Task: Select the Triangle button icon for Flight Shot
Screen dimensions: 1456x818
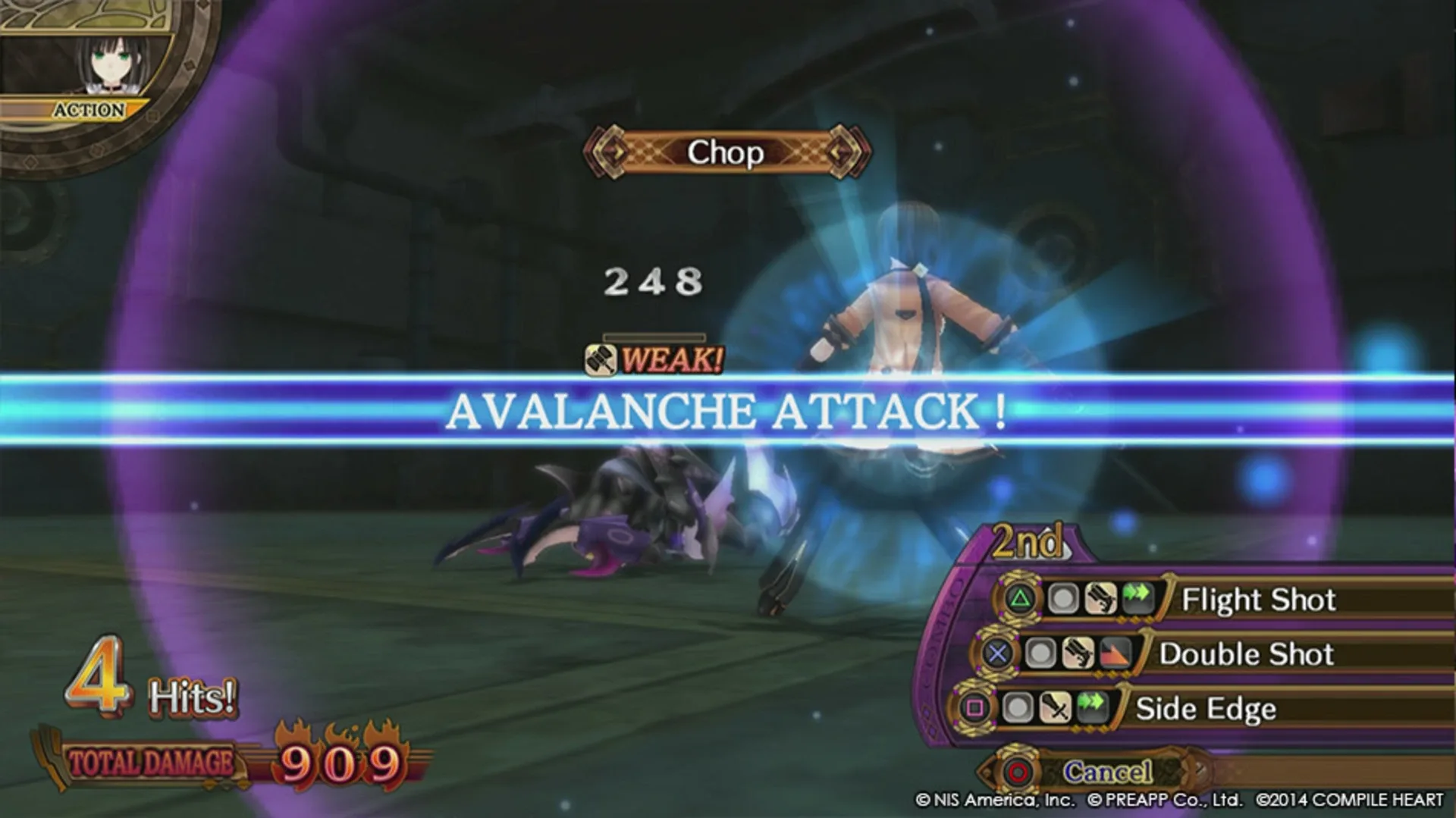Action: tap(1021, 598)
